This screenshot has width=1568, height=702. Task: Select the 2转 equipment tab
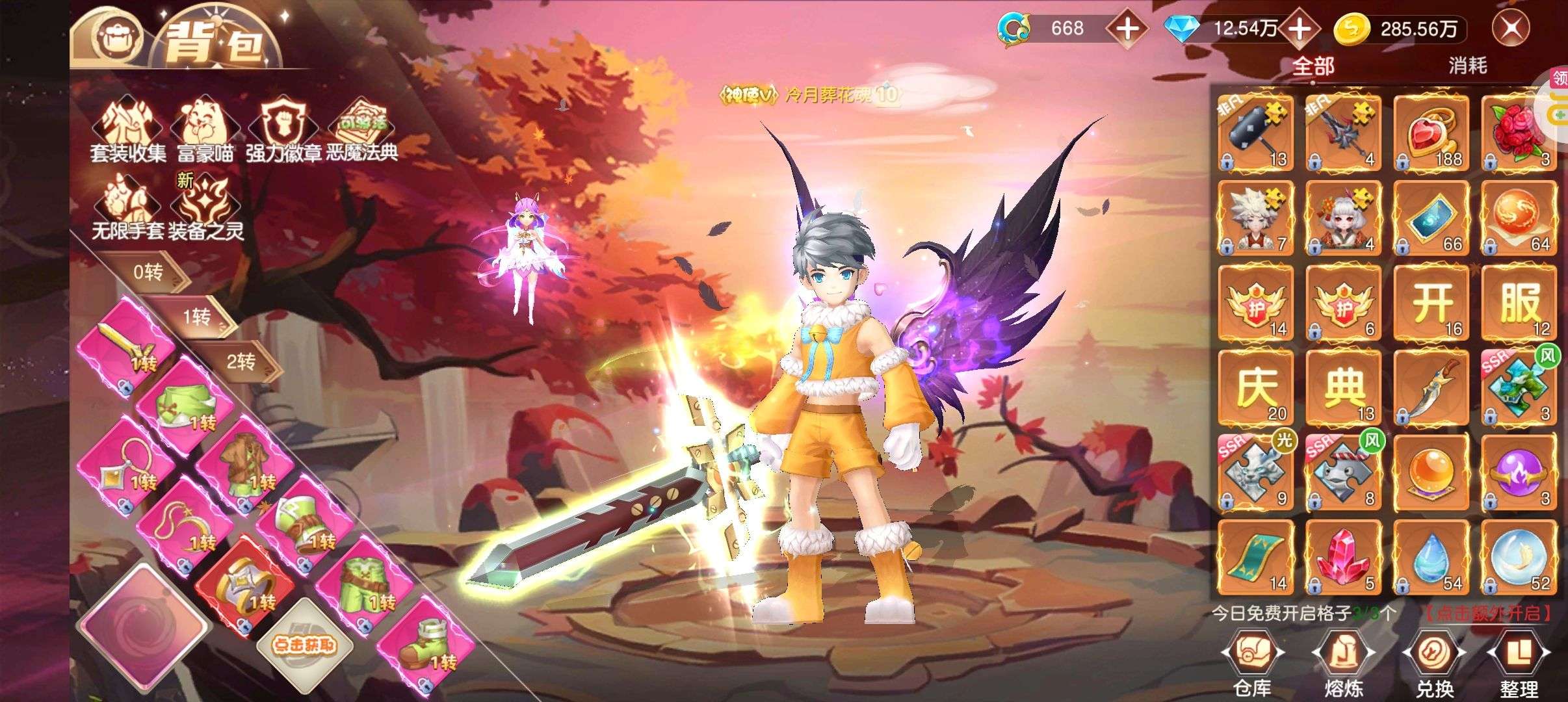point(241,361)
